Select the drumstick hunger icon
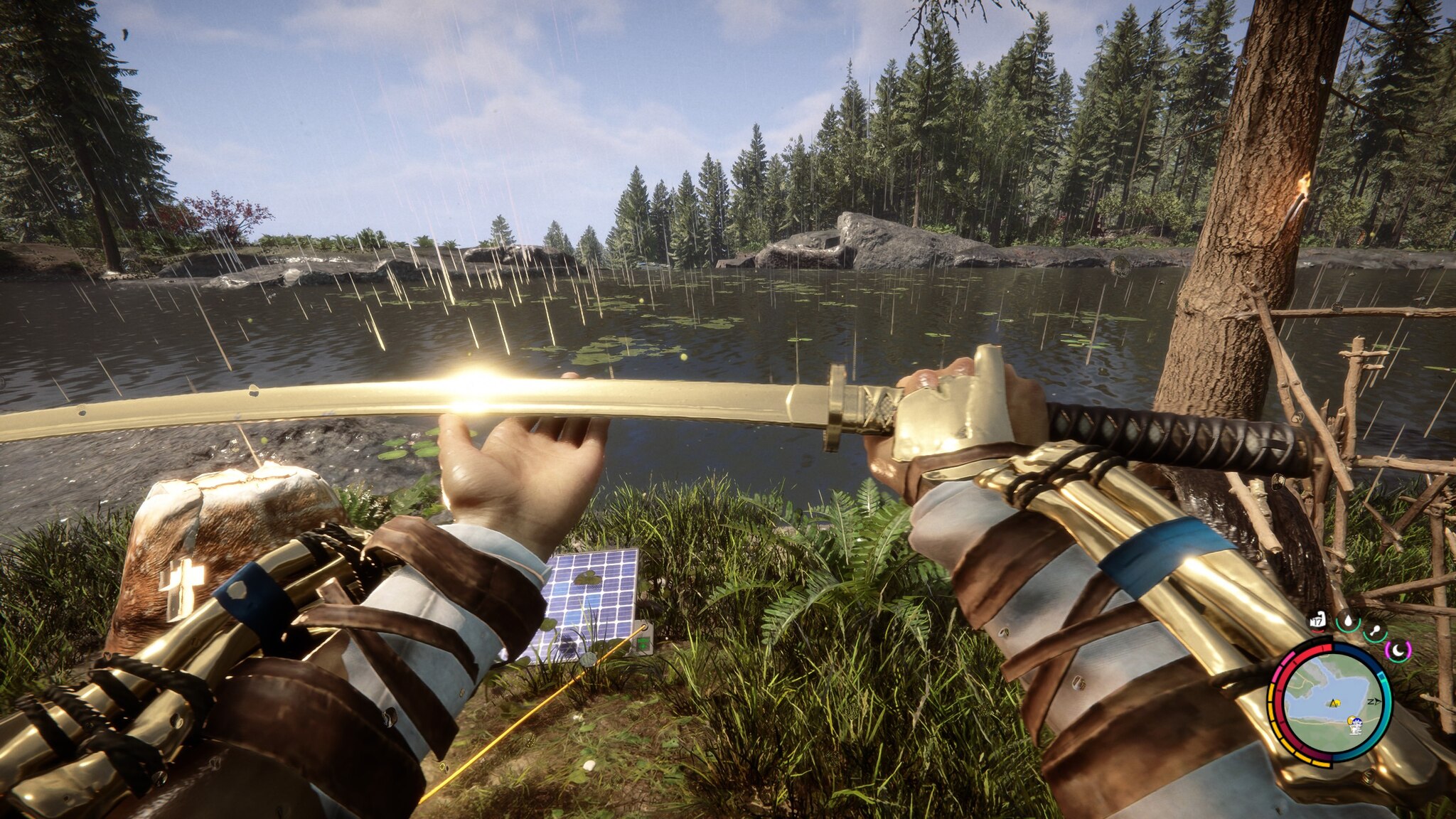 pyautogui.click(x=1375, y=630)
